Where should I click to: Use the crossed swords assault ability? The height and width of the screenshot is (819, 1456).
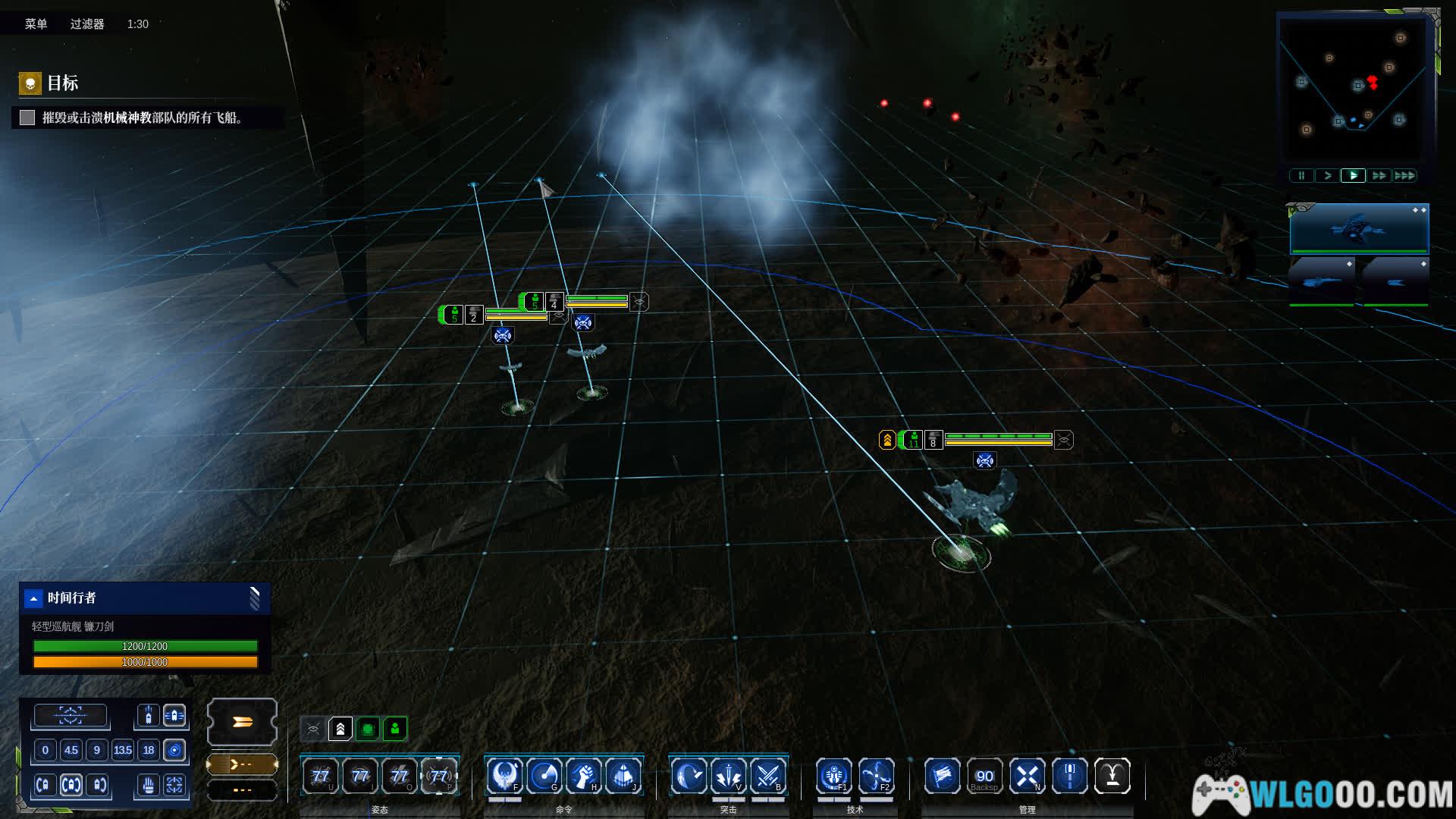(x=767, y=776)
